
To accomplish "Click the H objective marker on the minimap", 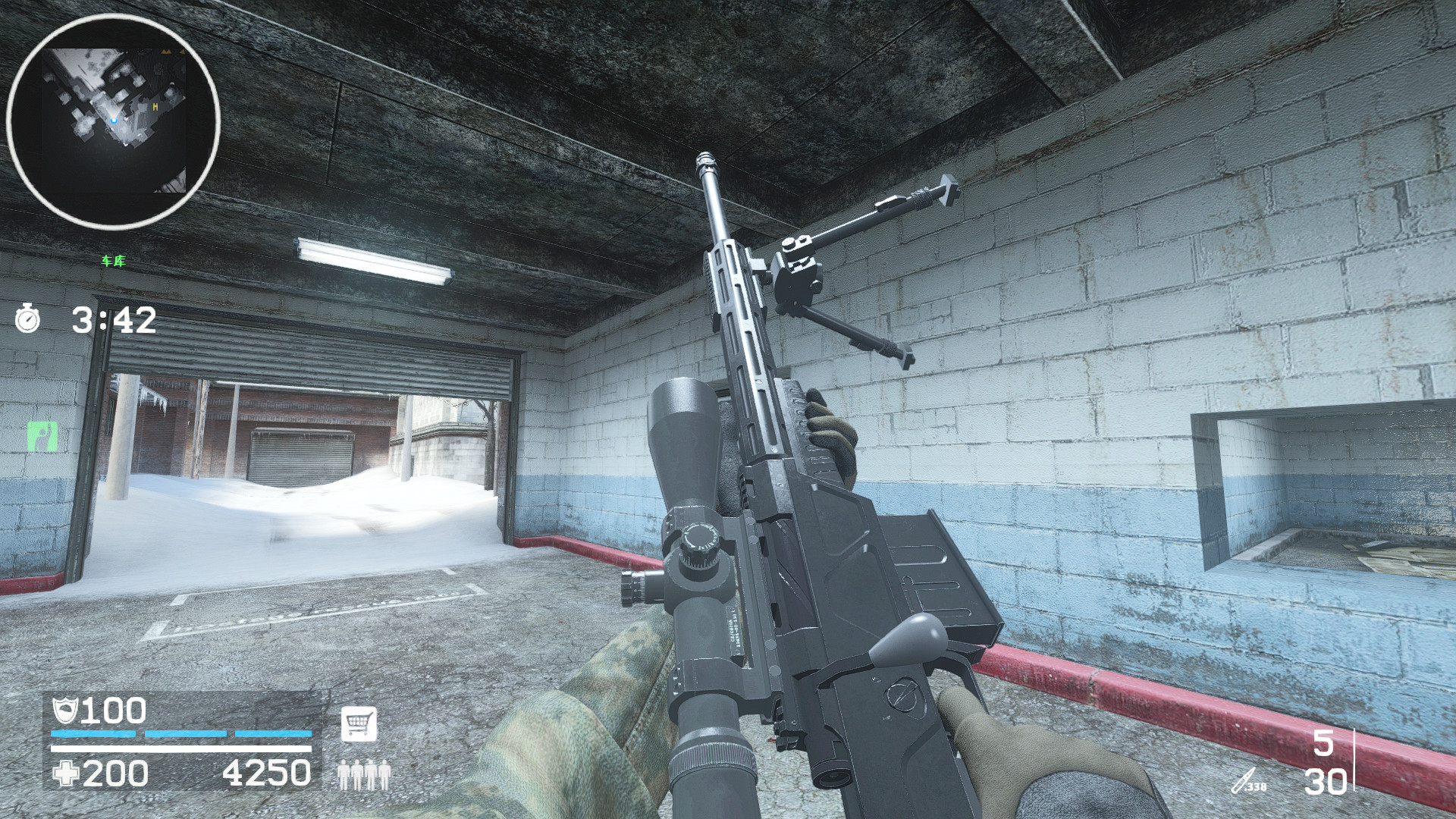I will [155, 107].
